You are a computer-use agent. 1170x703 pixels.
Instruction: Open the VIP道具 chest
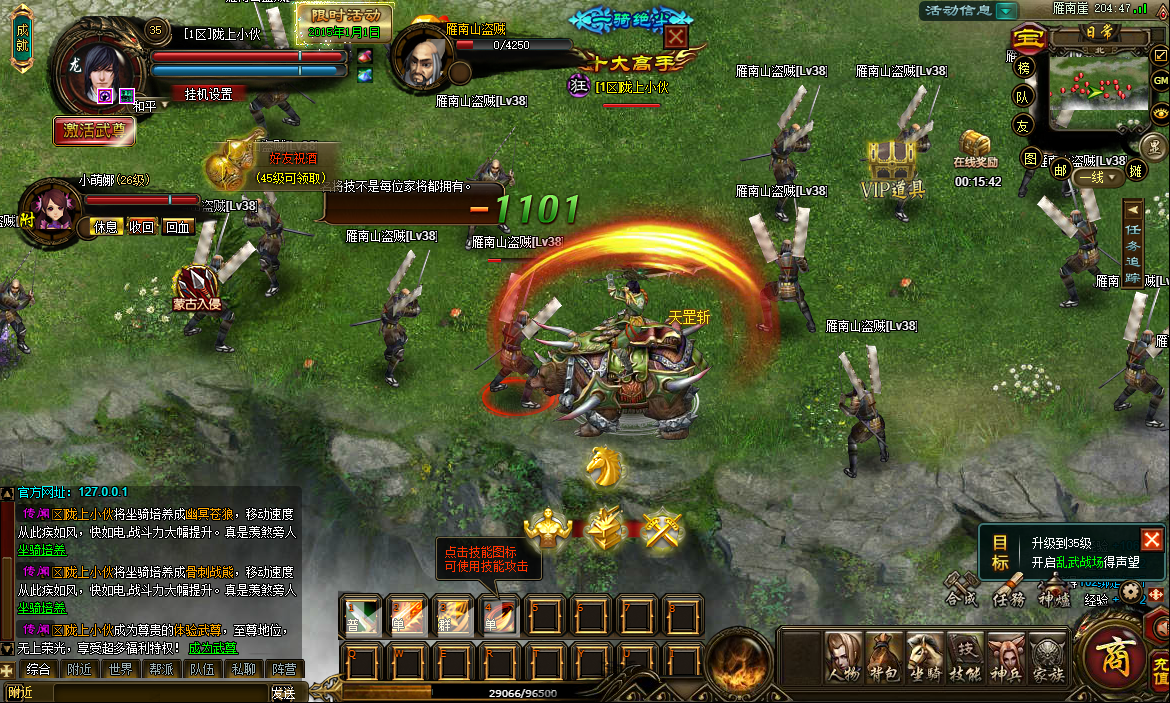(893, 163)
